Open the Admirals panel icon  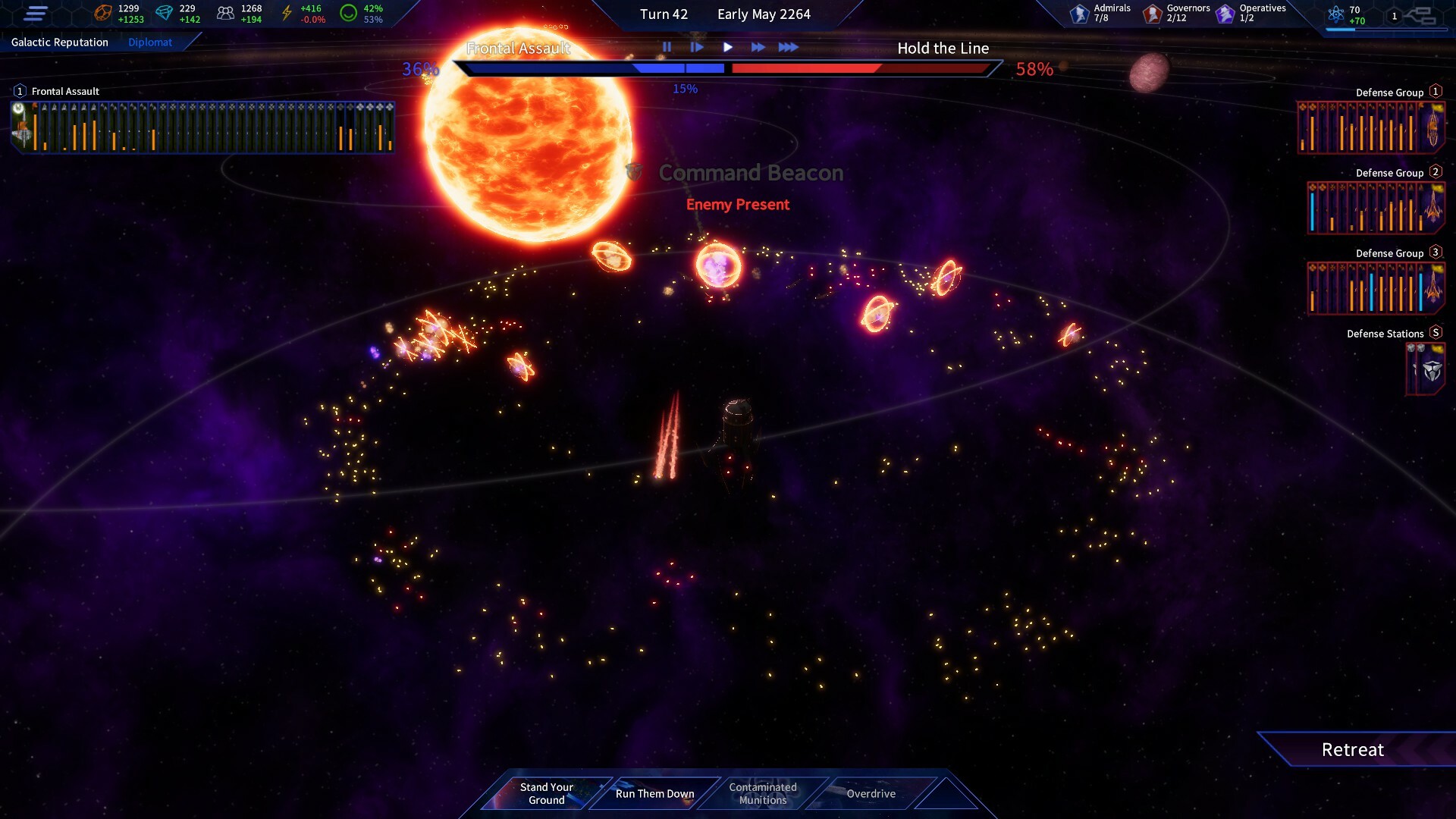coord(1078,12)
